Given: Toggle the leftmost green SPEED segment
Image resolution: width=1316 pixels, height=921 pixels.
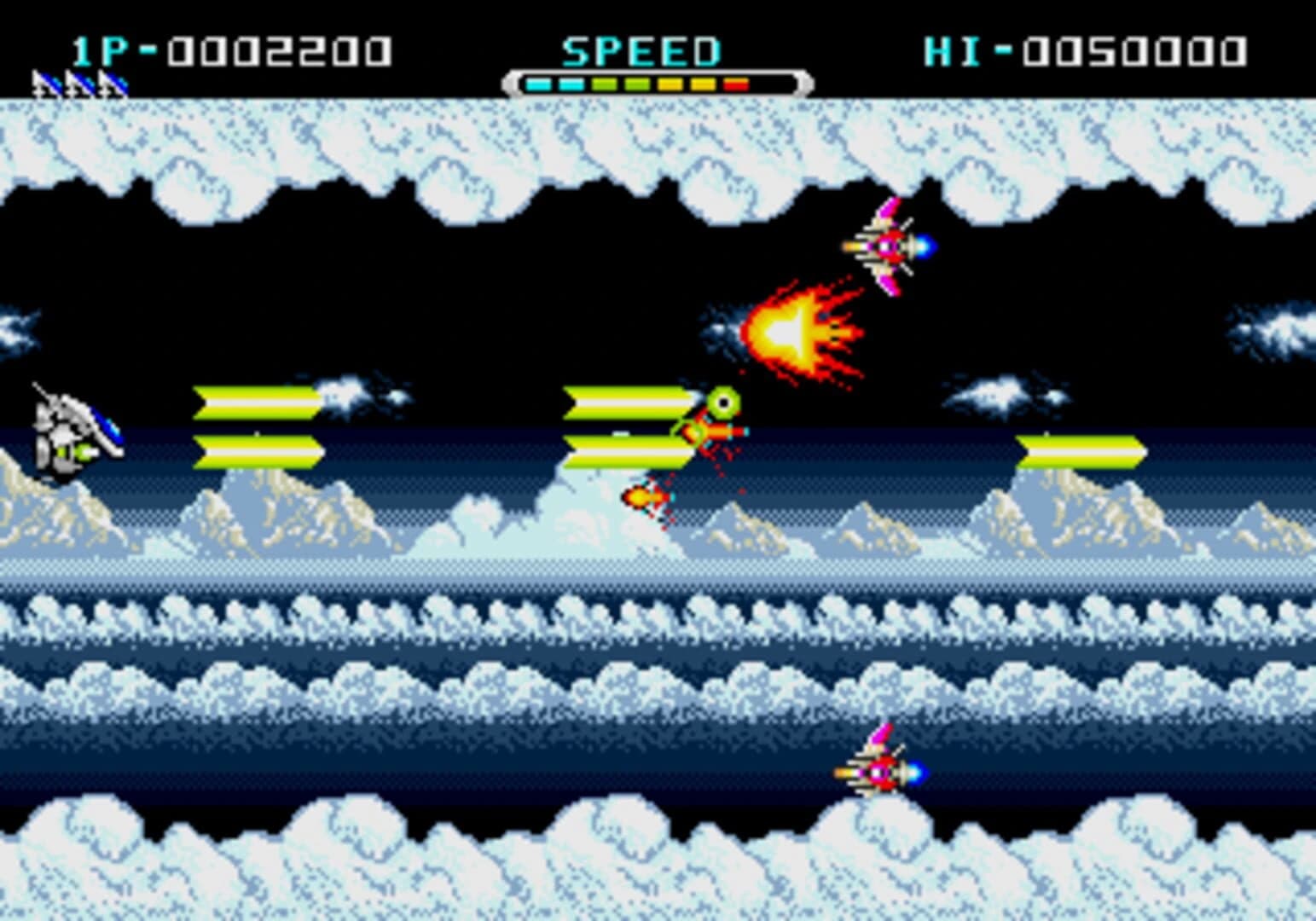Looking at the screenshot, I should point(603,84).
